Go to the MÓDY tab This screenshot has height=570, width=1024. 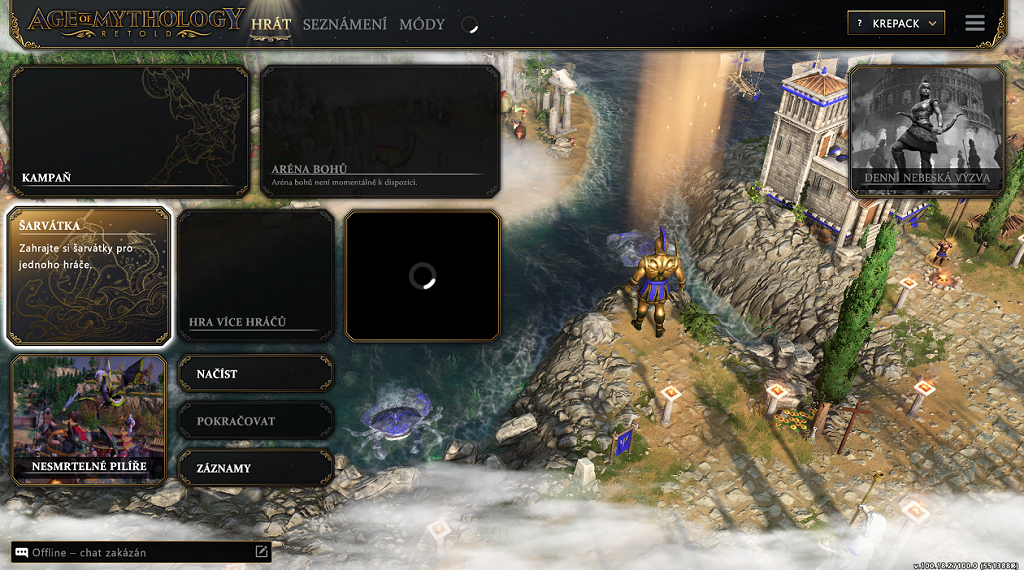pyautogui.click(x=421, y=24)
